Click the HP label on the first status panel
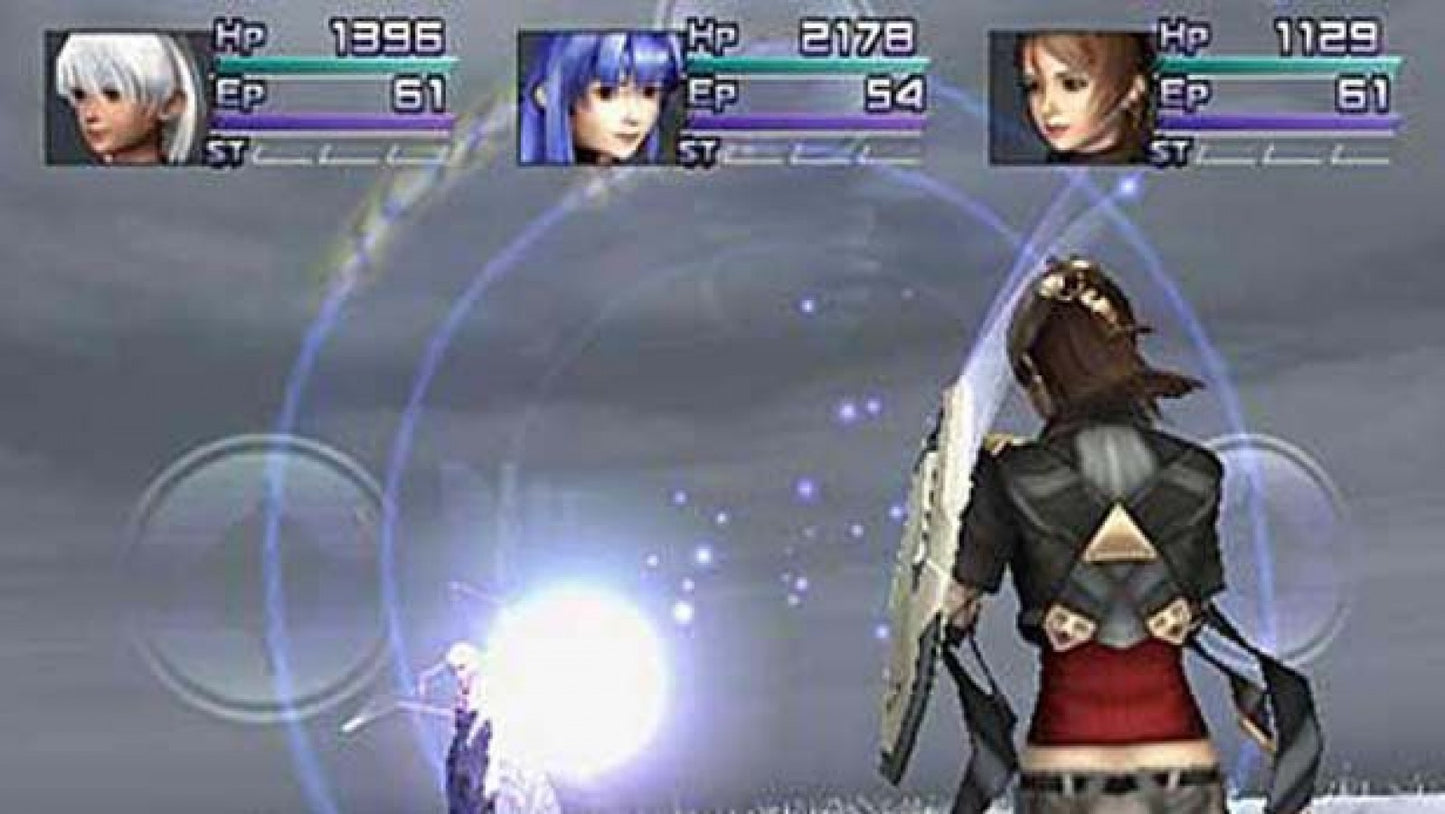Screen dimensions: 1445x814 [x=233, y=32]
